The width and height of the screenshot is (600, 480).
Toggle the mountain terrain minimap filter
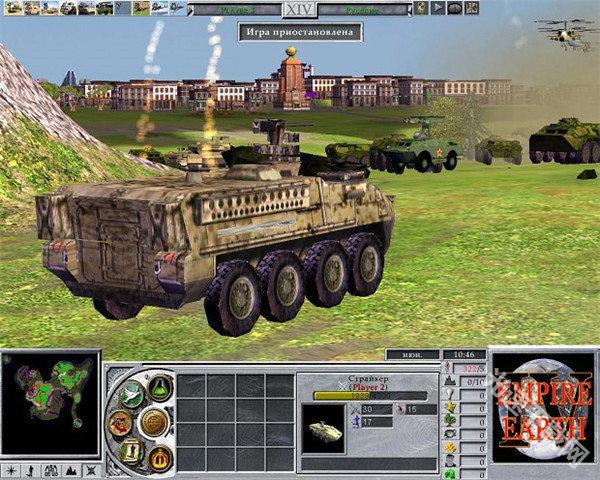coord(68,470)
